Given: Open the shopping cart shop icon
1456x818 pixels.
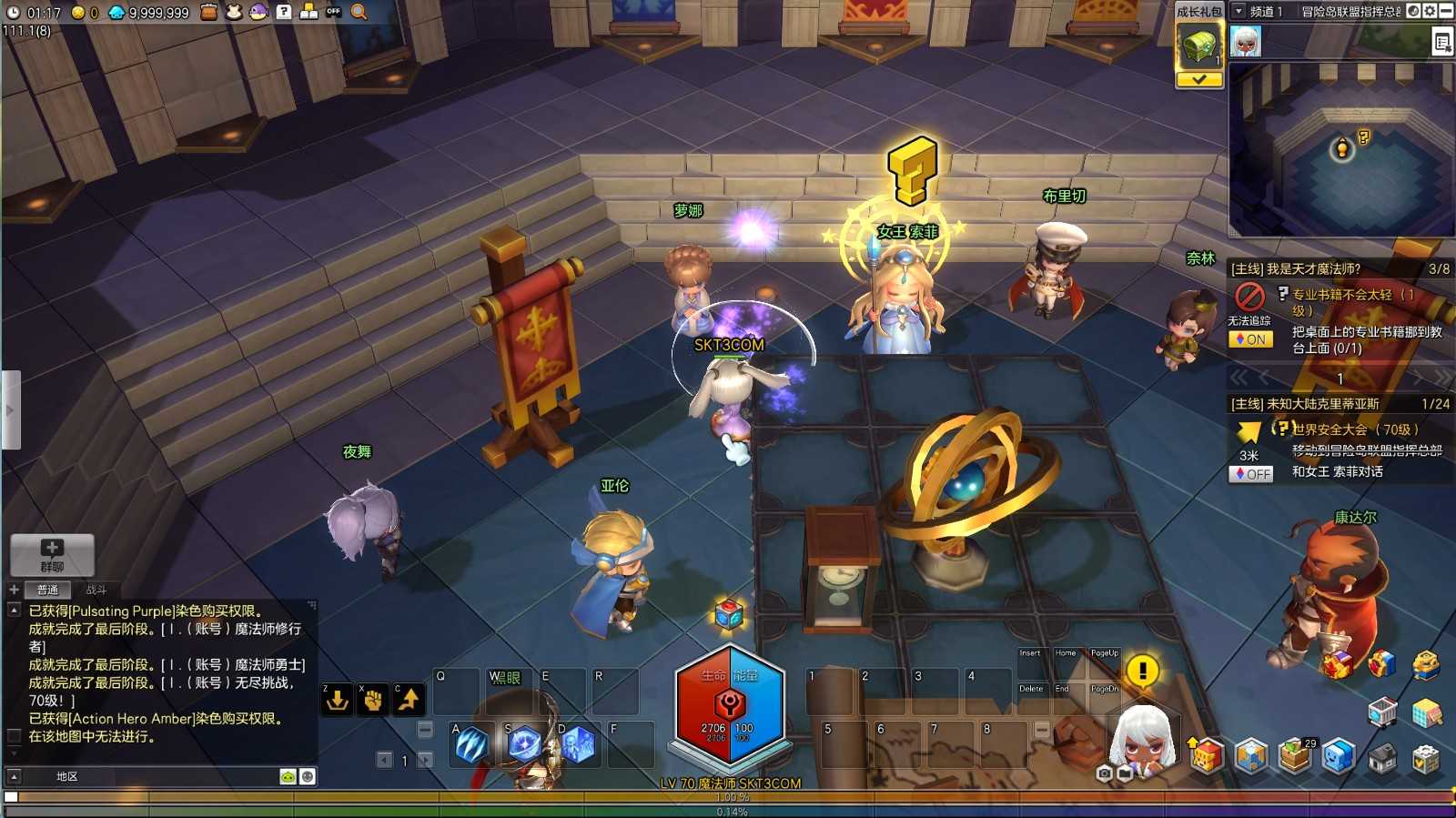Looking at the screenshot, I should [1381, 712].
